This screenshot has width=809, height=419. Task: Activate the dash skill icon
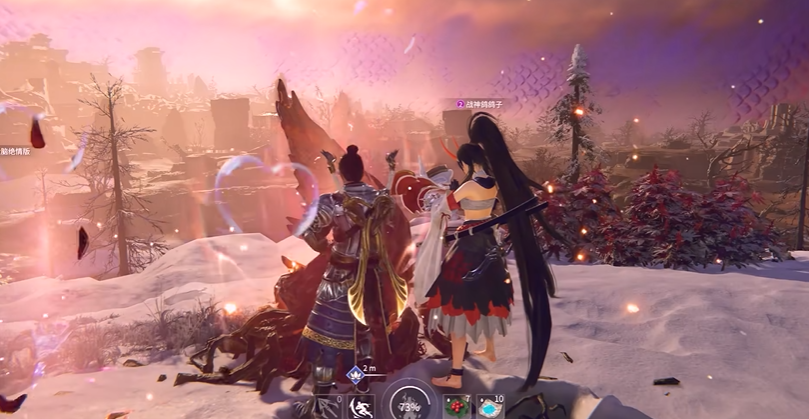point(361,407)
